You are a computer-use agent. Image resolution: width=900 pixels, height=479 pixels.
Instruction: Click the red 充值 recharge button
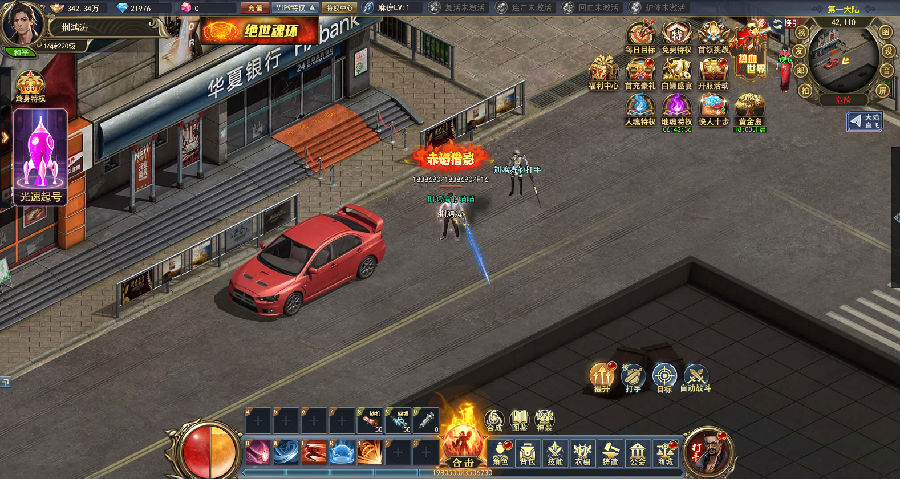click(x=254, y=7)
